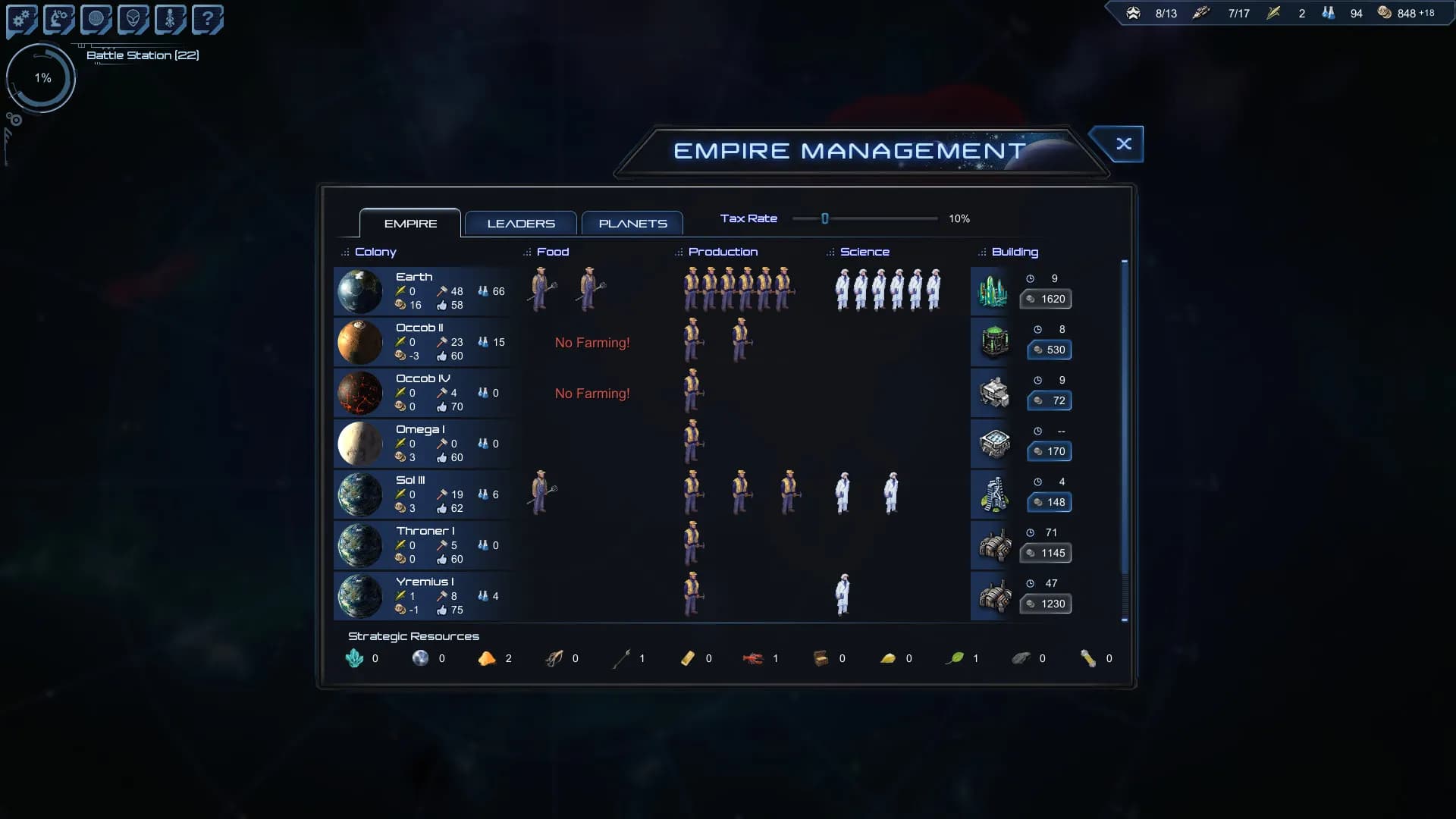1456x819 pixels.
Task: Open the question mark help button
Action: 207,19
